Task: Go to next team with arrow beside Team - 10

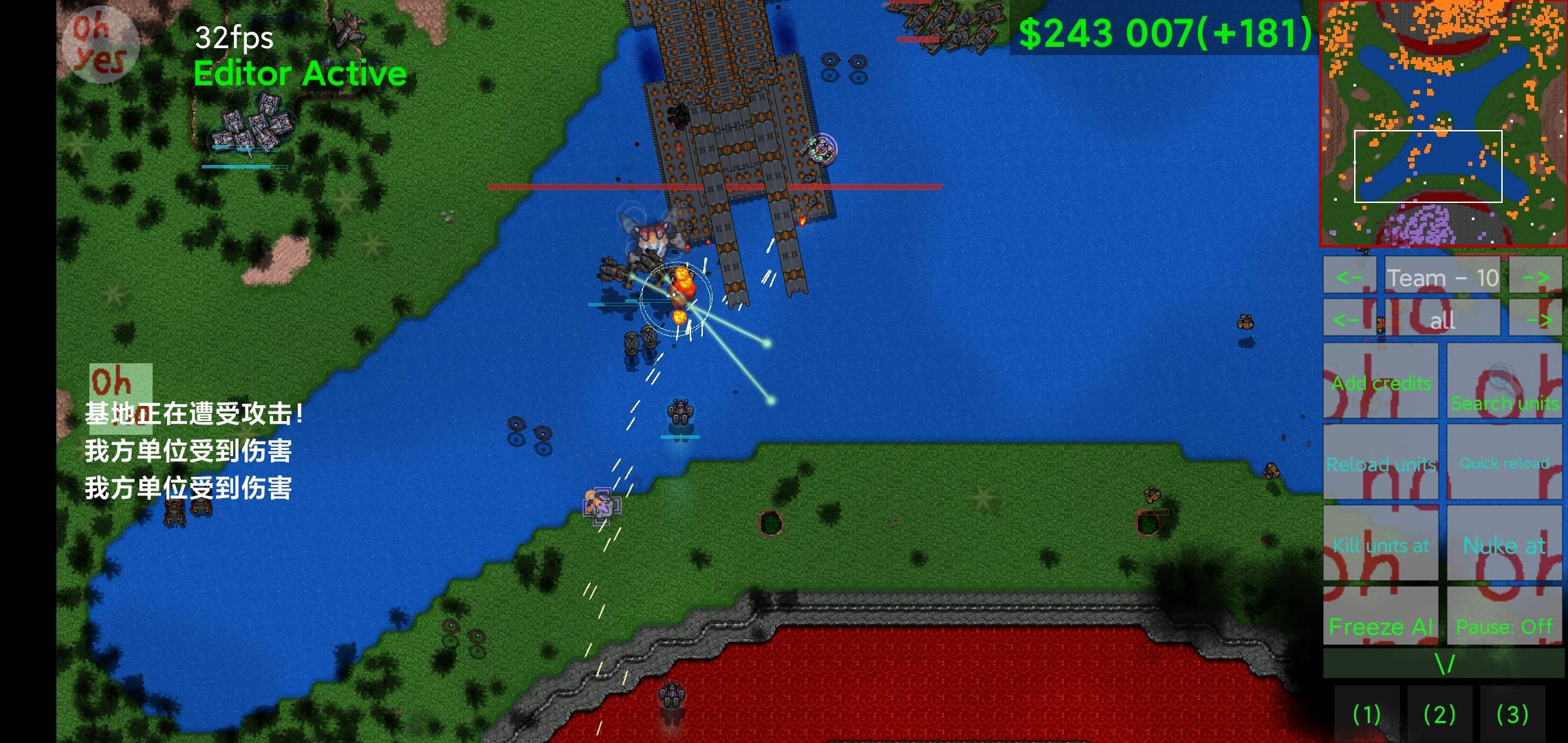Action: click(x=1536, y=277)
